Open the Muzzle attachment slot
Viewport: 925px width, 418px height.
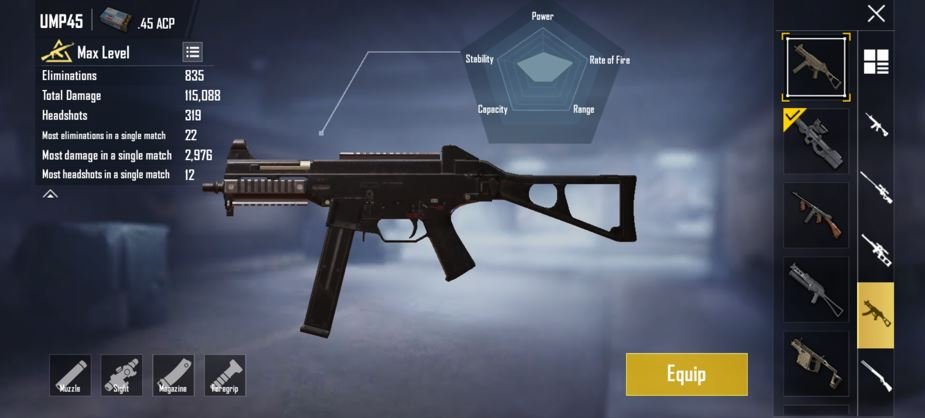[70, 375]
